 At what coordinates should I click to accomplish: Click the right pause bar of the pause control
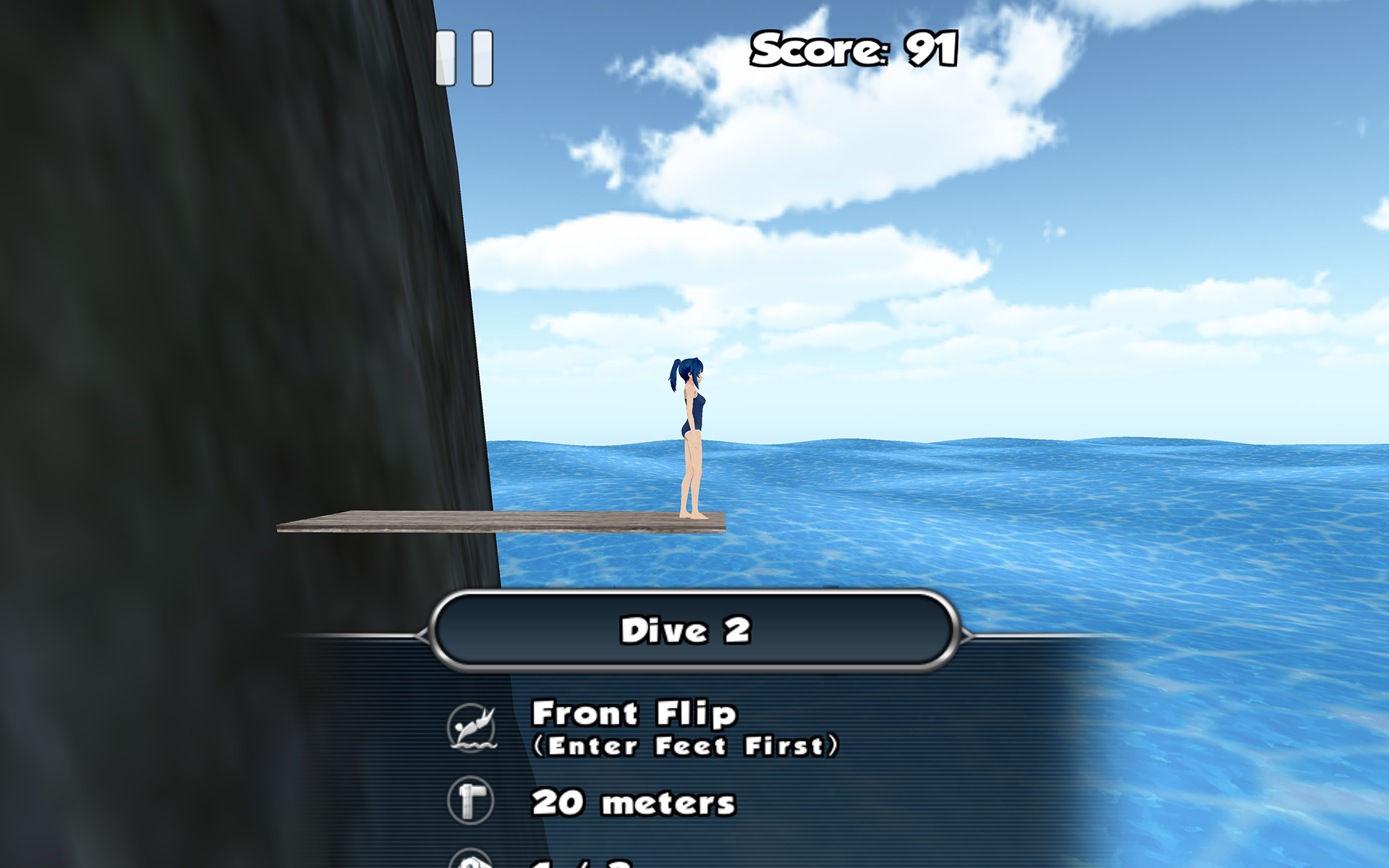[481, 58]
